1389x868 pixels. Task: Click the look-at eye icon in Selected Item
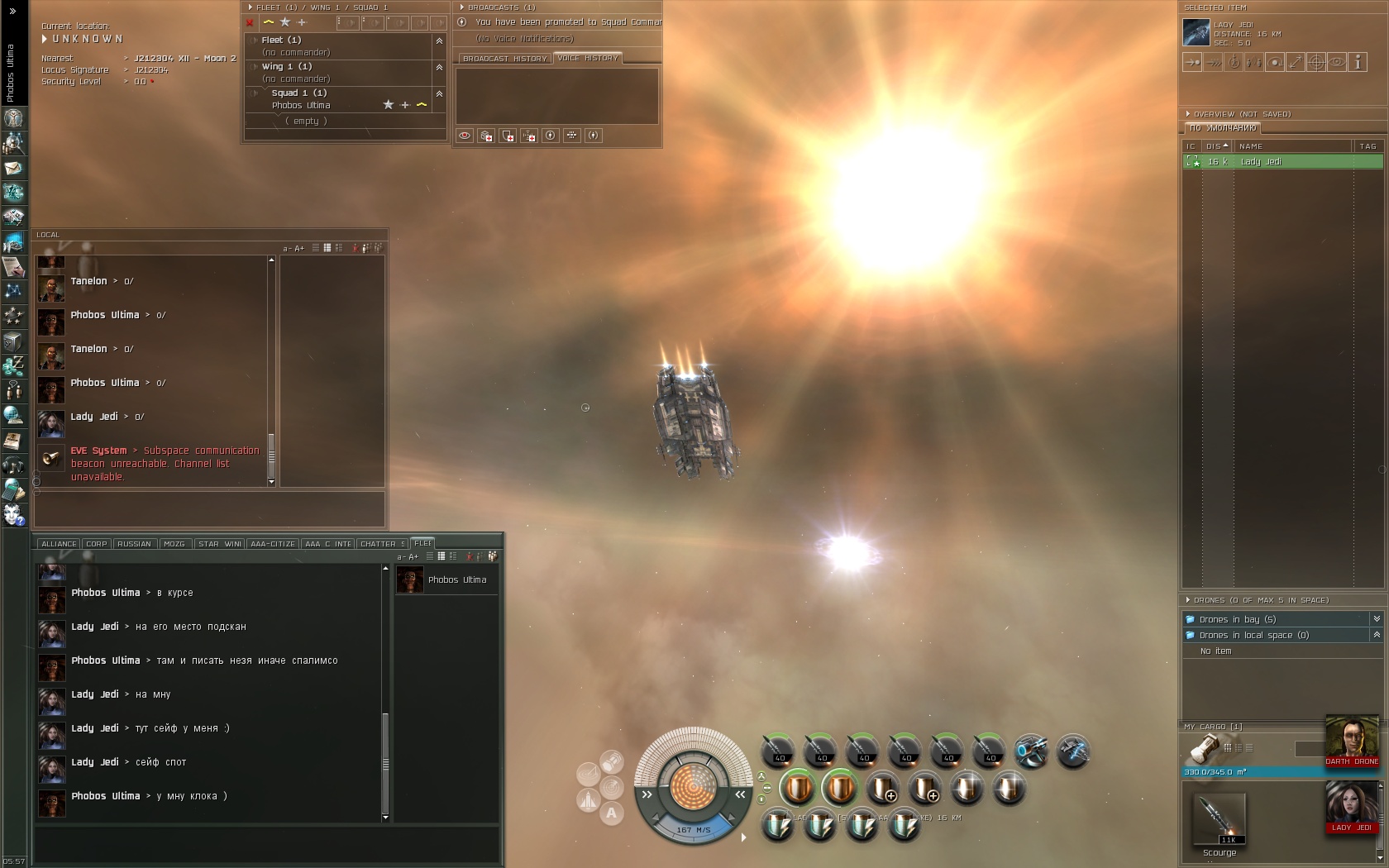click(x=1336, y=62)
